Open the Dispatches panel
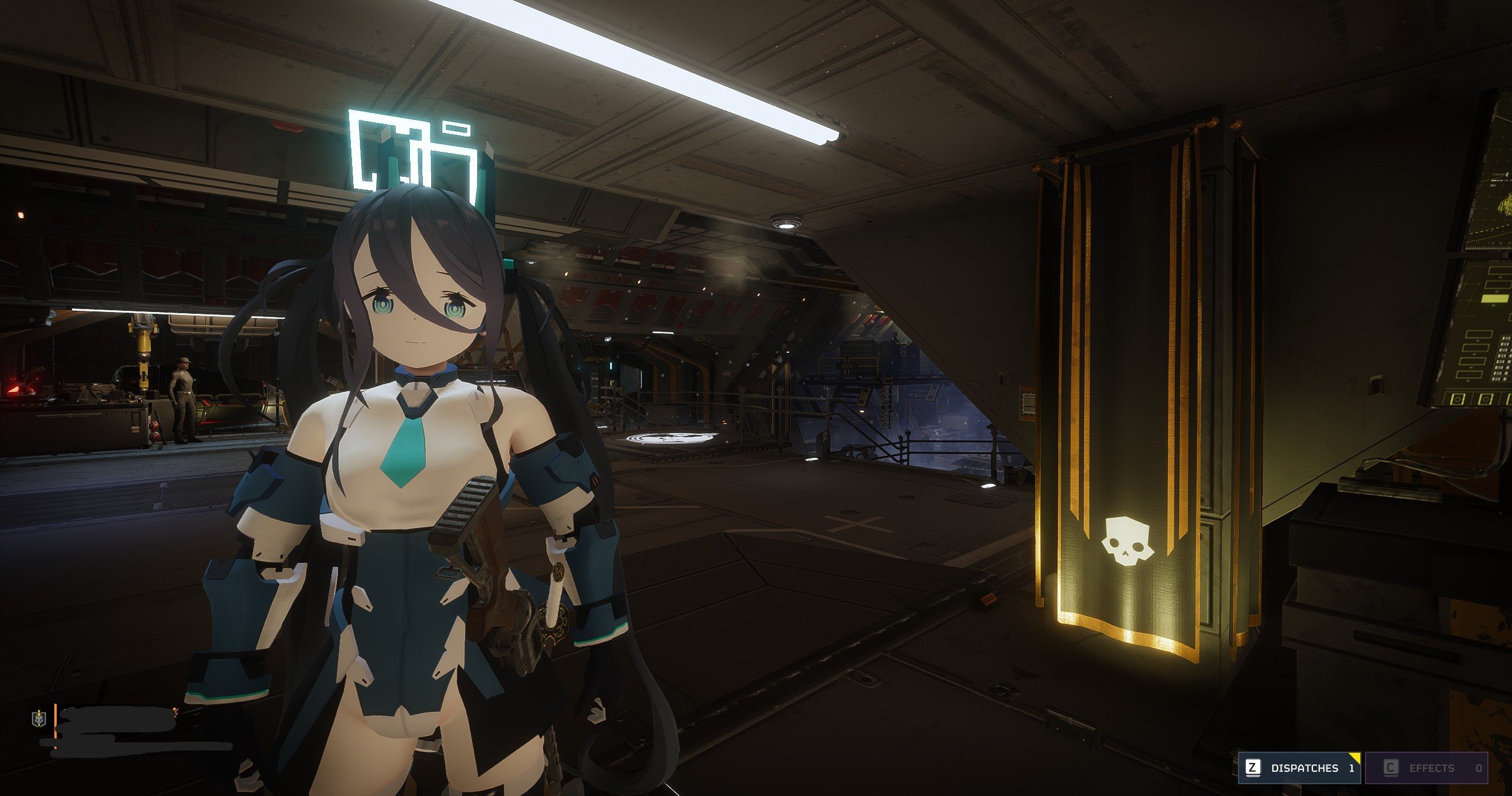 (x=1299, y=768)
